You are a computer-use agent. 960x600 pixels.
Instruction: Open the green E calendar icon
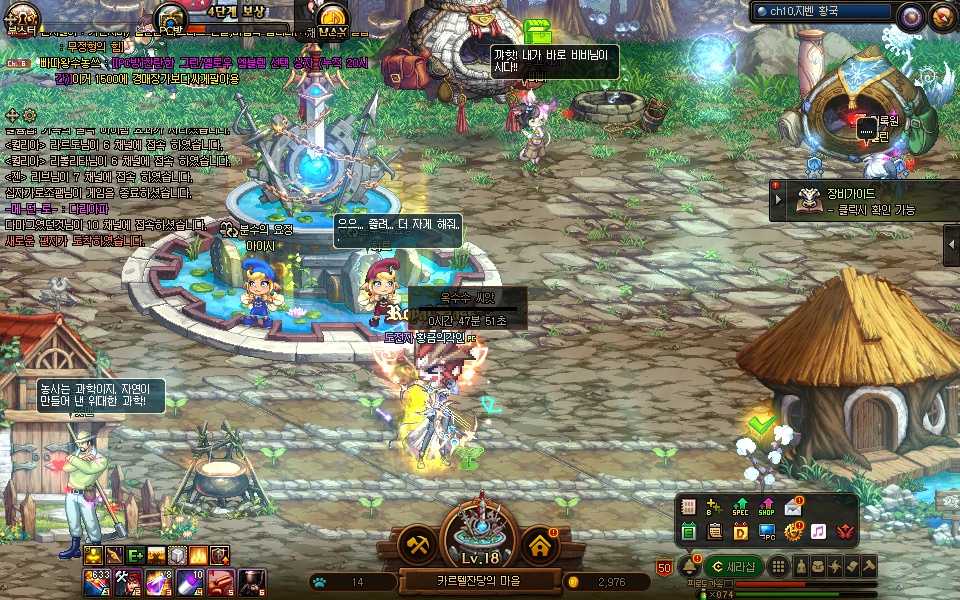[688, 532]
